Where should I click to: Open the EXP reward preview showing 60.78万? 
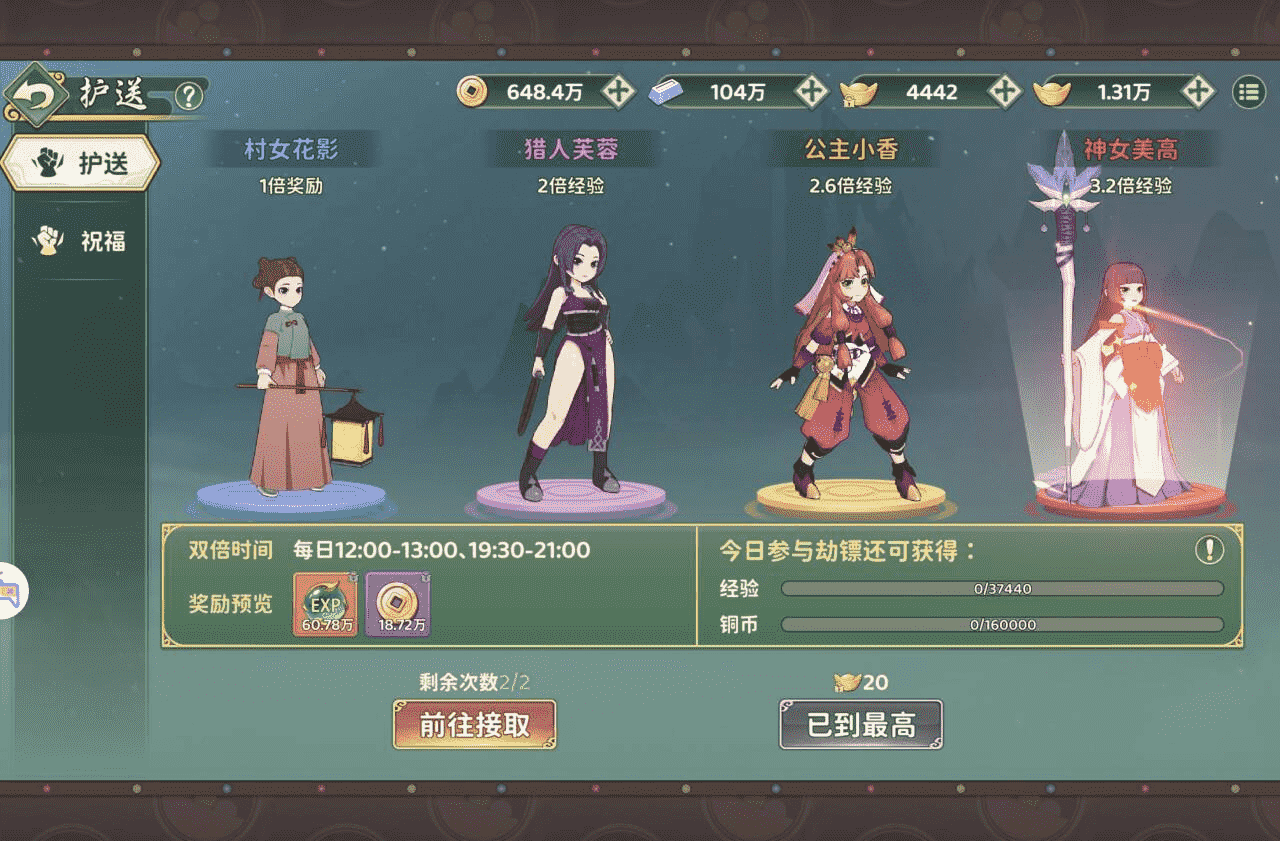(322, 604)
